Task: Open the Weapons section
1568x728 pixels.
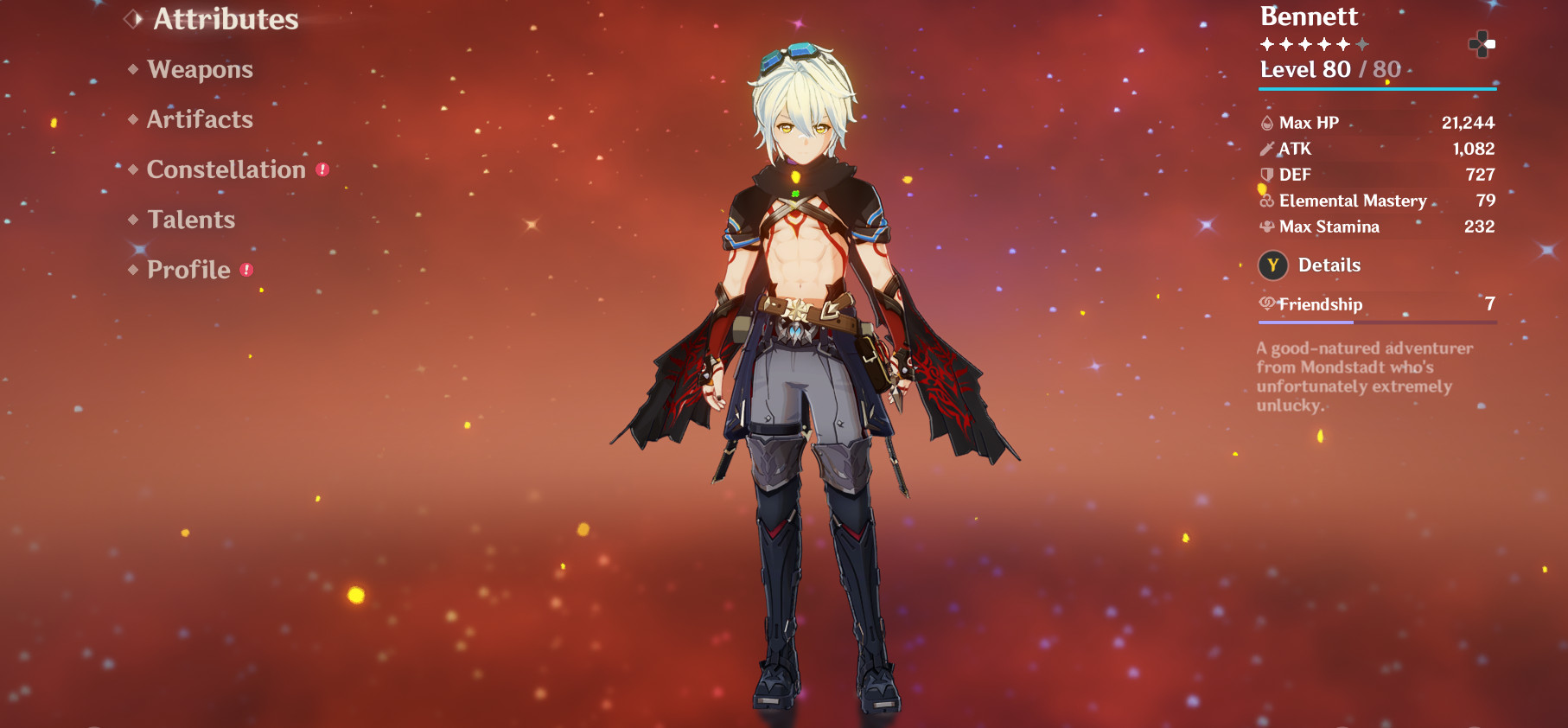Action: coord(201,69)
